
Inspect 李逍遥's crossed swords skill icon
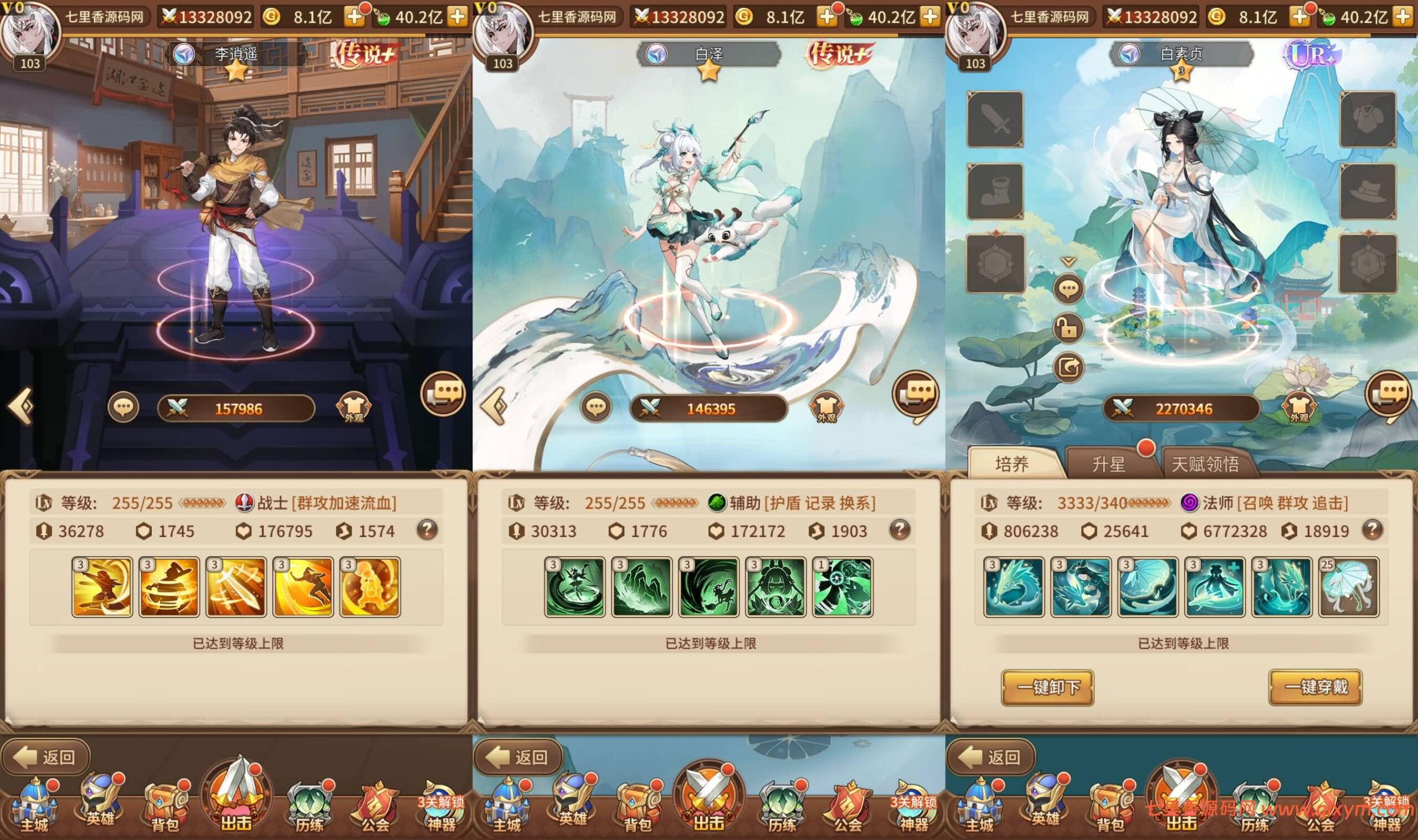236,587
